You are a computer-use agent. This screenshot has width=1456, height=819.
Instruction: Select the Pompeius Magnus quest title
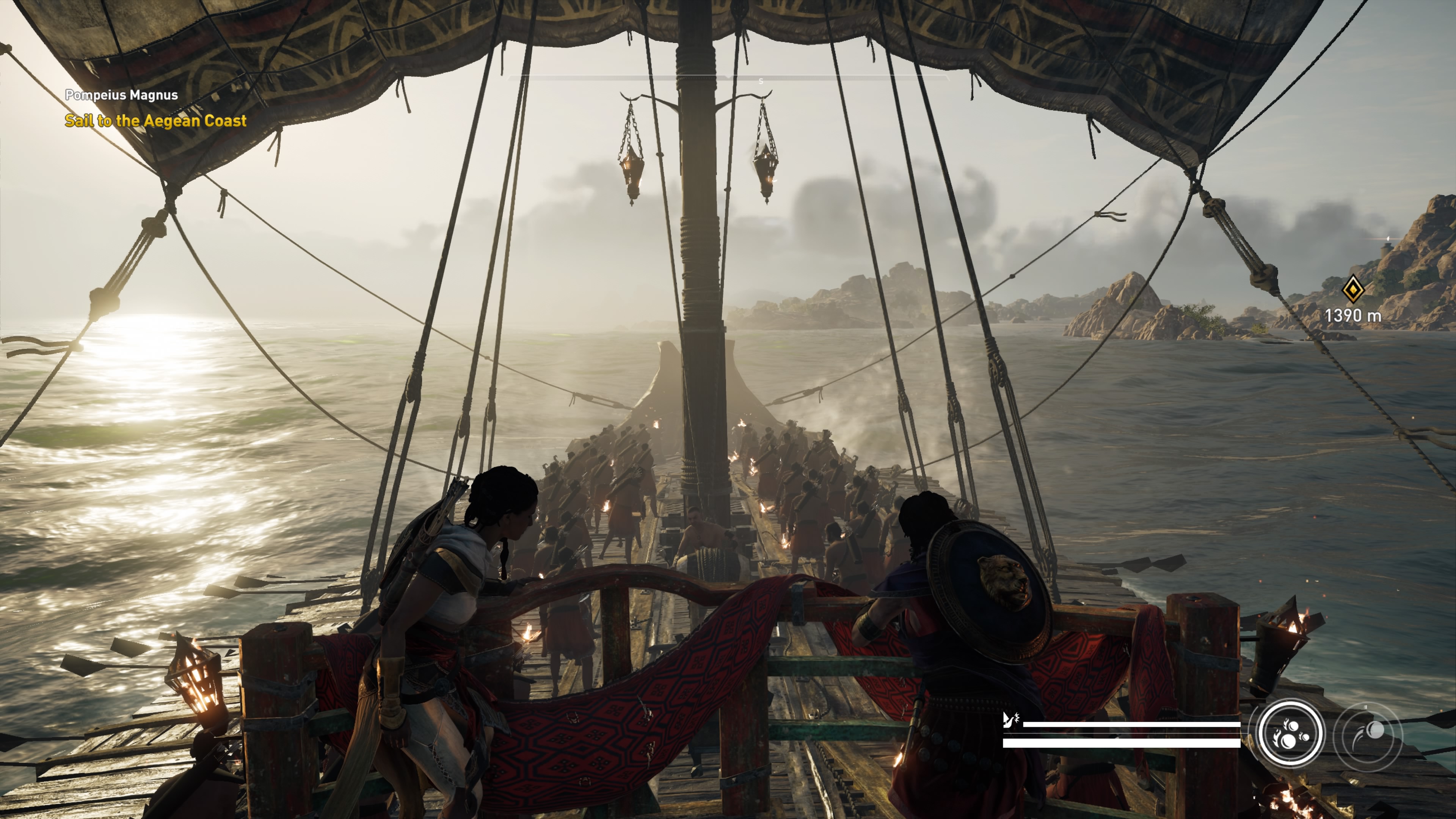121,95
